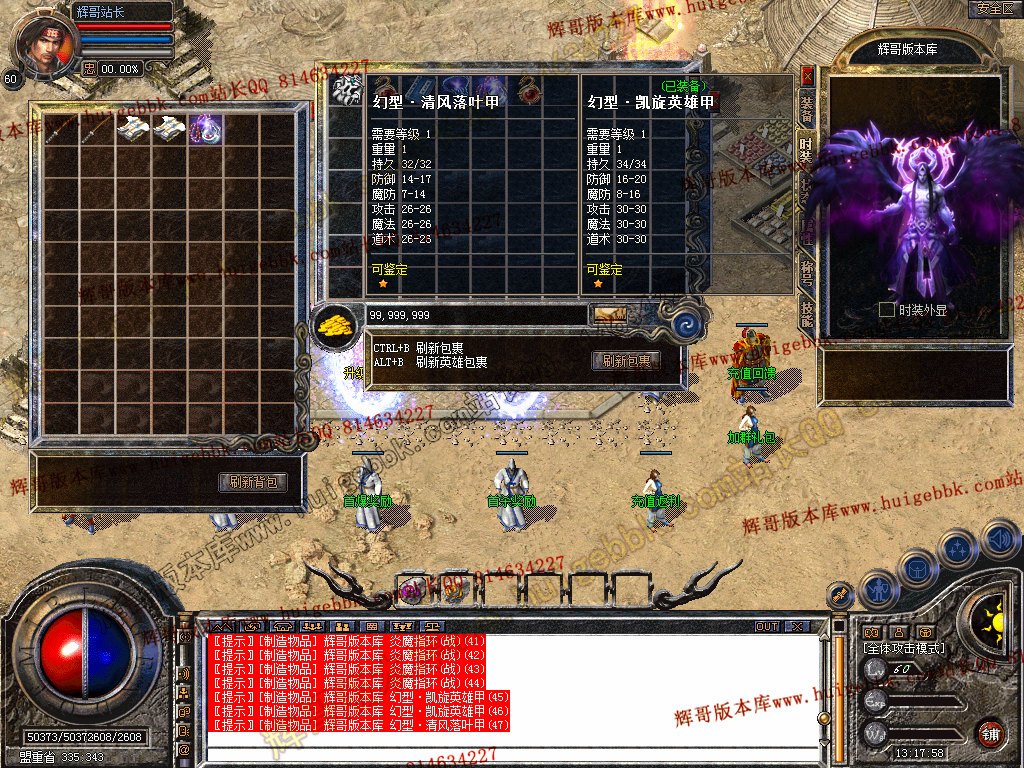The height and width of the screenshot is (768, 1024).
Task: Open the 铺 shop button
Action: [x=990, y=733]
